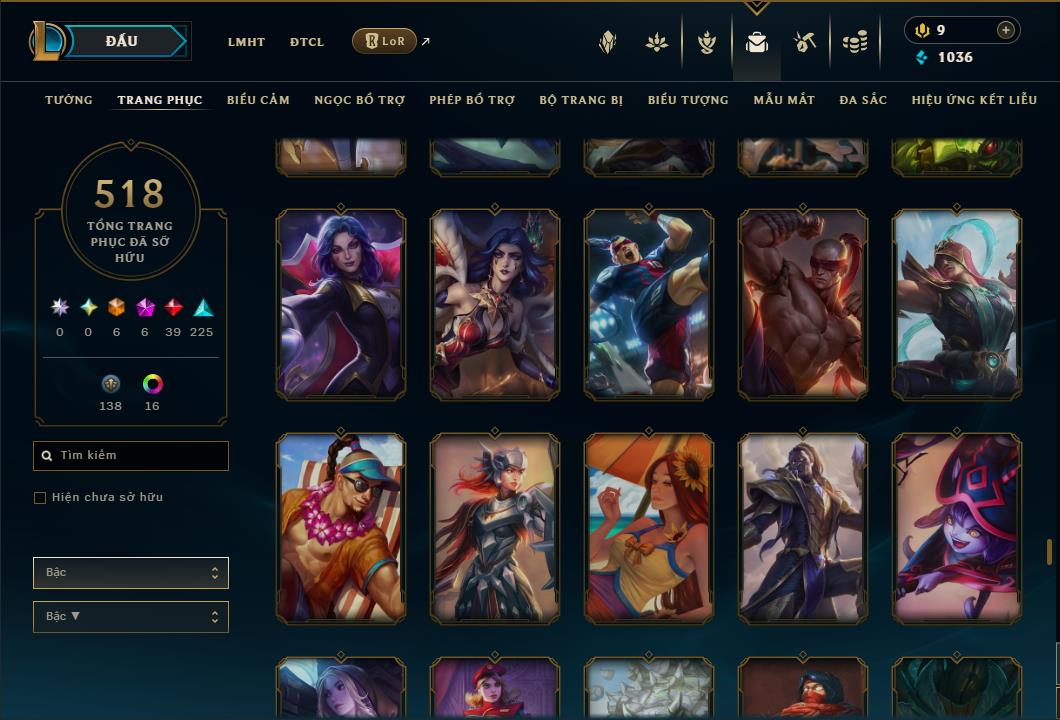The width and height of the screenshot is (1060, 720).
Task: Click the ĐẤU play button
Action: [121, 41]
